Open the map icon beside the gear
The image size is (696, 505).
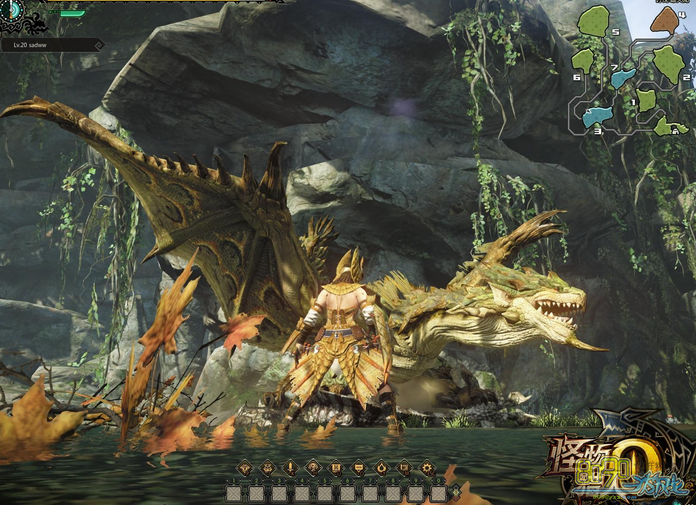(x=404, y=467)
